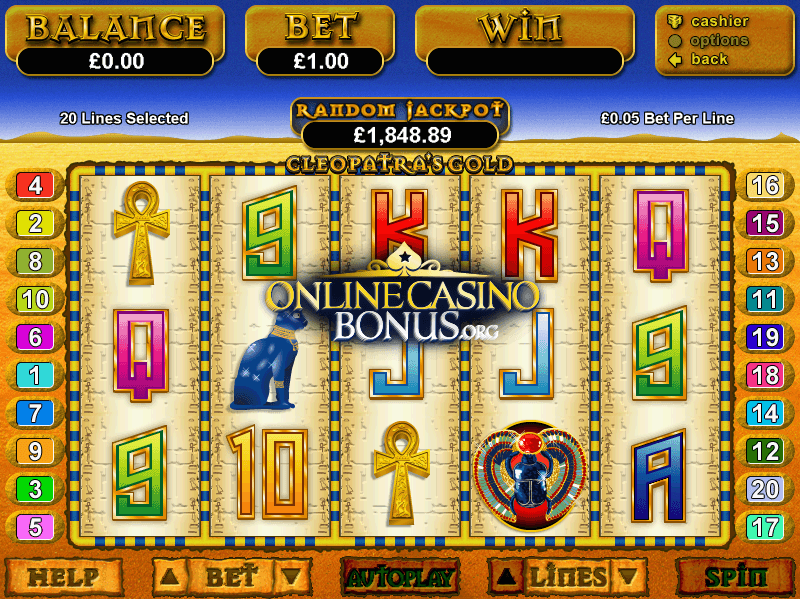Decrease the bet with the down arrow

[x=291, y=577]
